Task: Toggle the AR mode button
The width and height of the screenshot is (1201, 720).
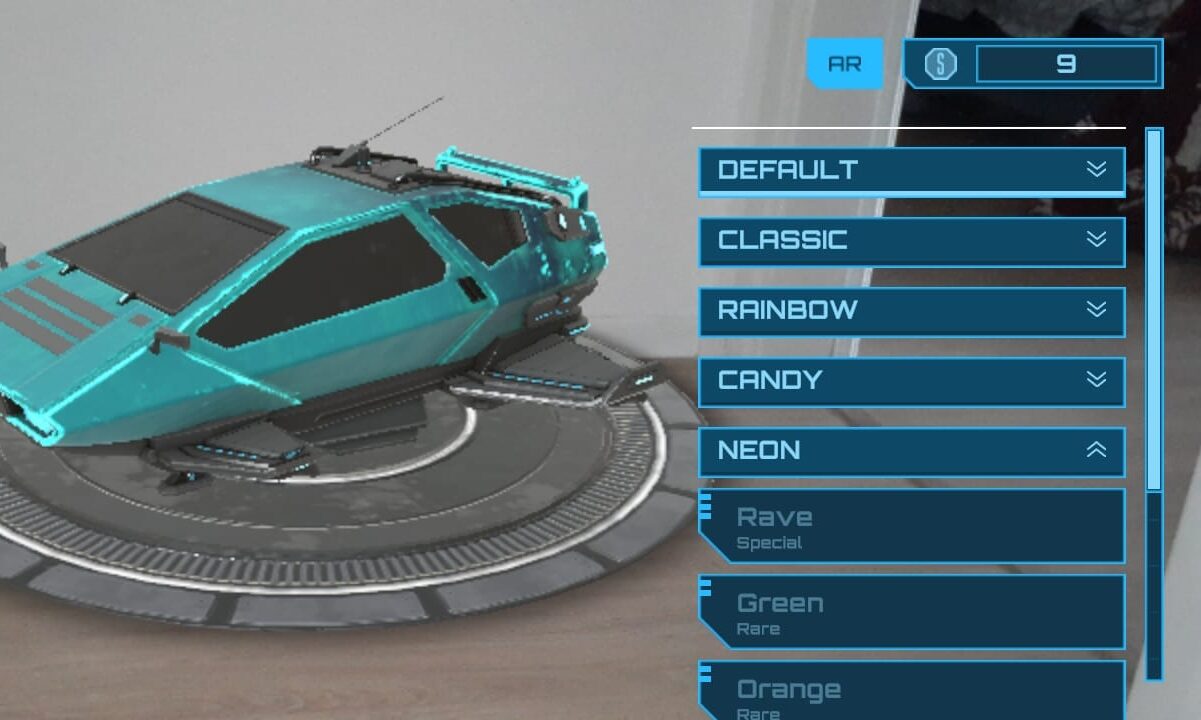Action: pyautogui.click(x=845, y=64)
